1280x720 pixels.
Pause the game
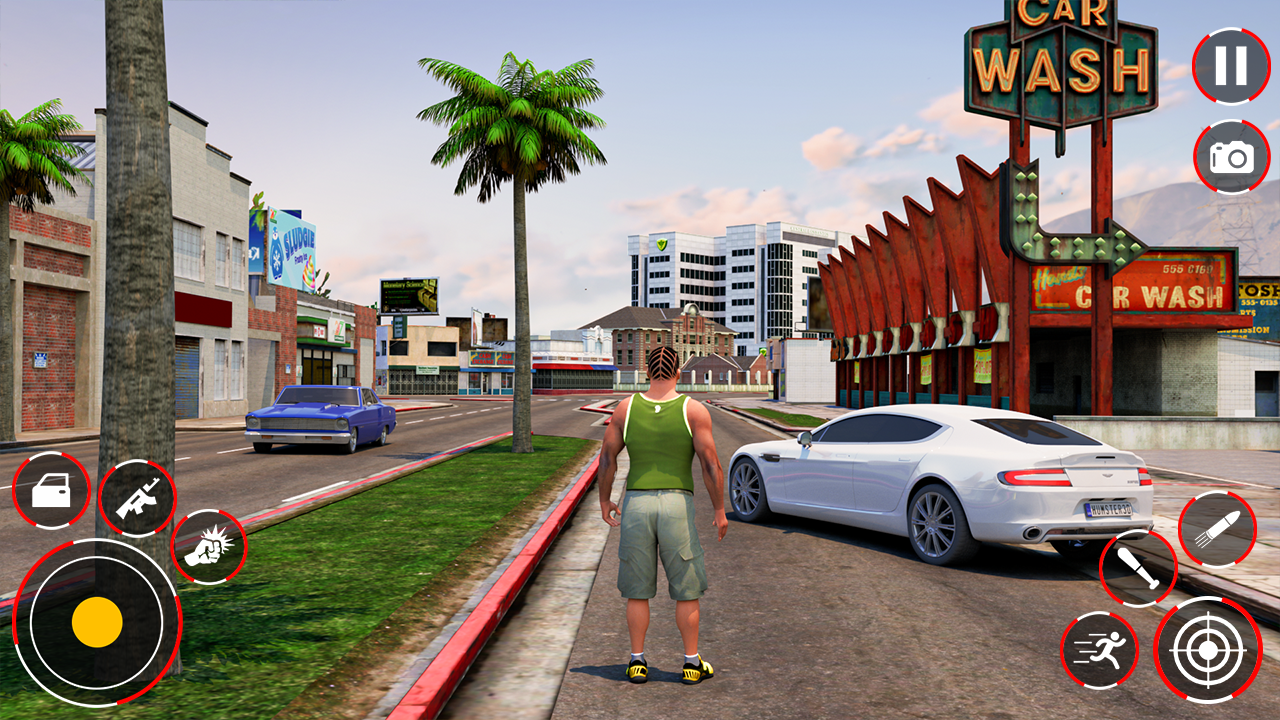point(1229,64)
